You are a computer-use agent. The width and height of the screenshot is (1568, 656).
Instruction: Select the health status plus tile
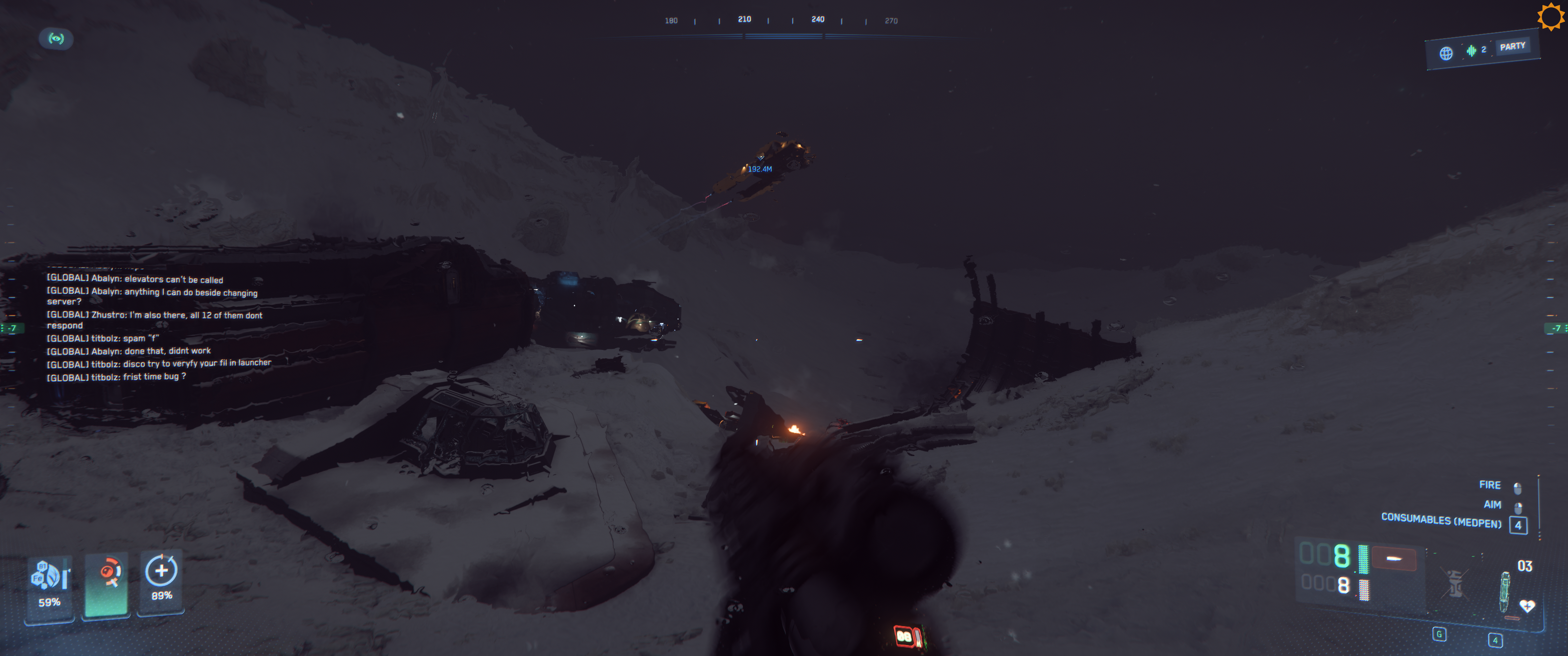tap(161, 582)
